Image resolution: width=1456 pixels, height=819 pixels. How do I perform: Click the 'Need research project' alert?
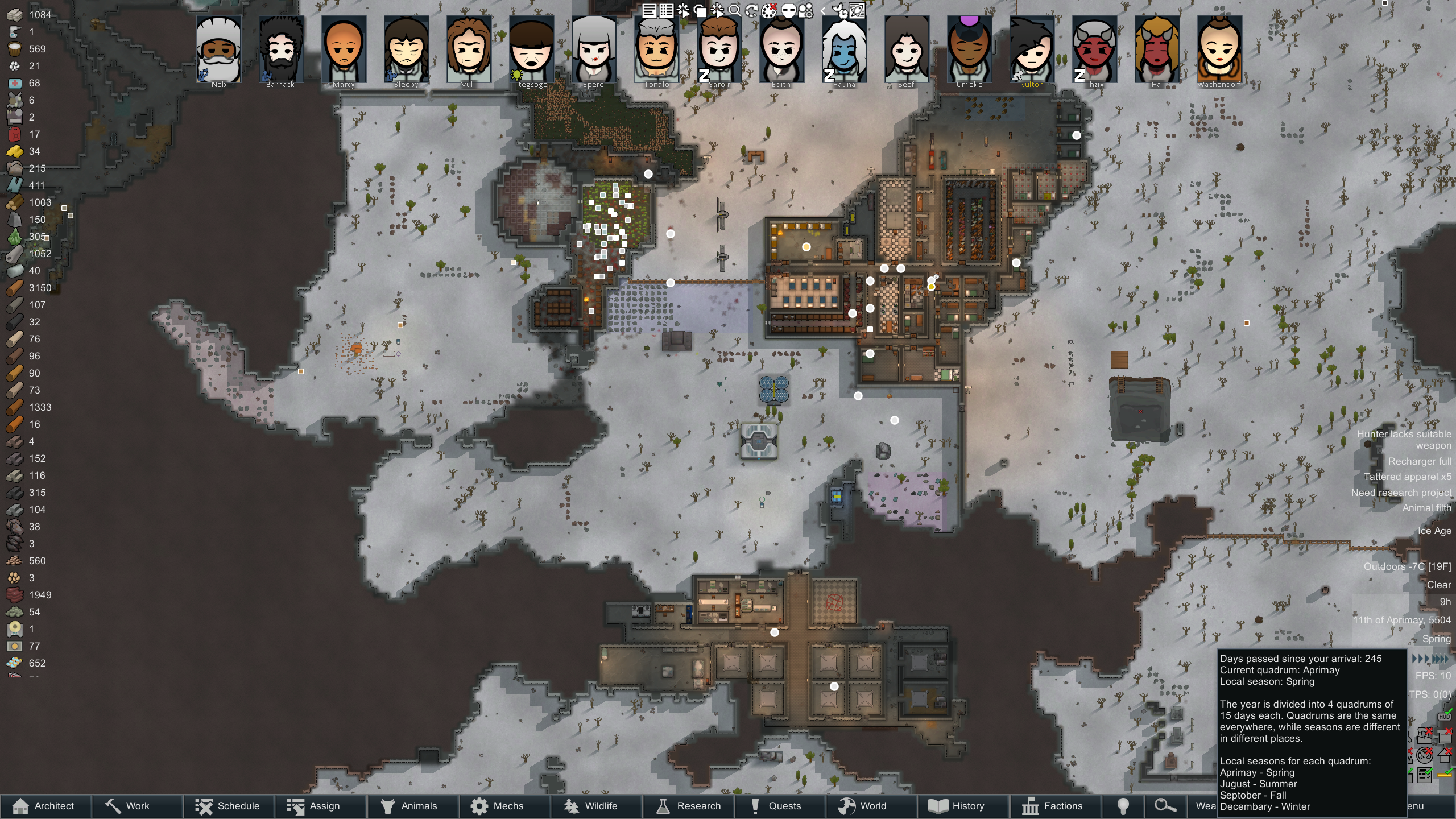pos(1401,493)
